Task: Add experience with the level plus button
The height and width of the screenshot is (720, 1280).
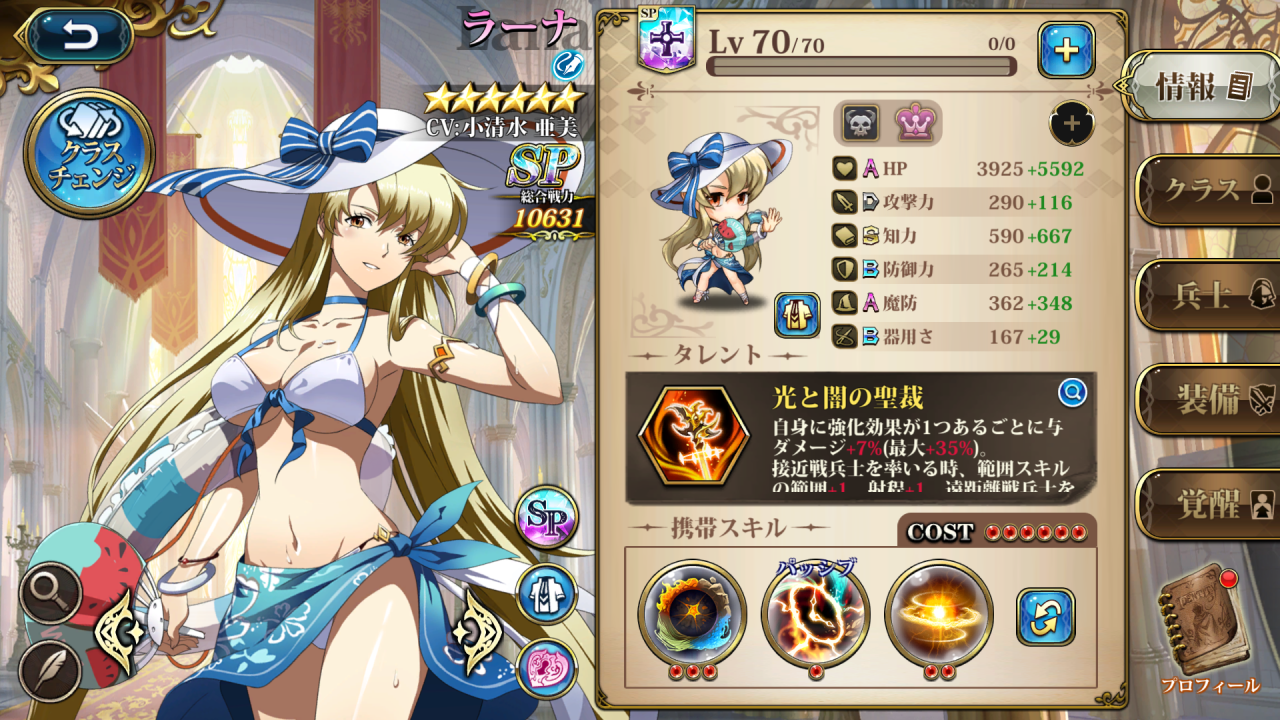Action: [1066, 50]
